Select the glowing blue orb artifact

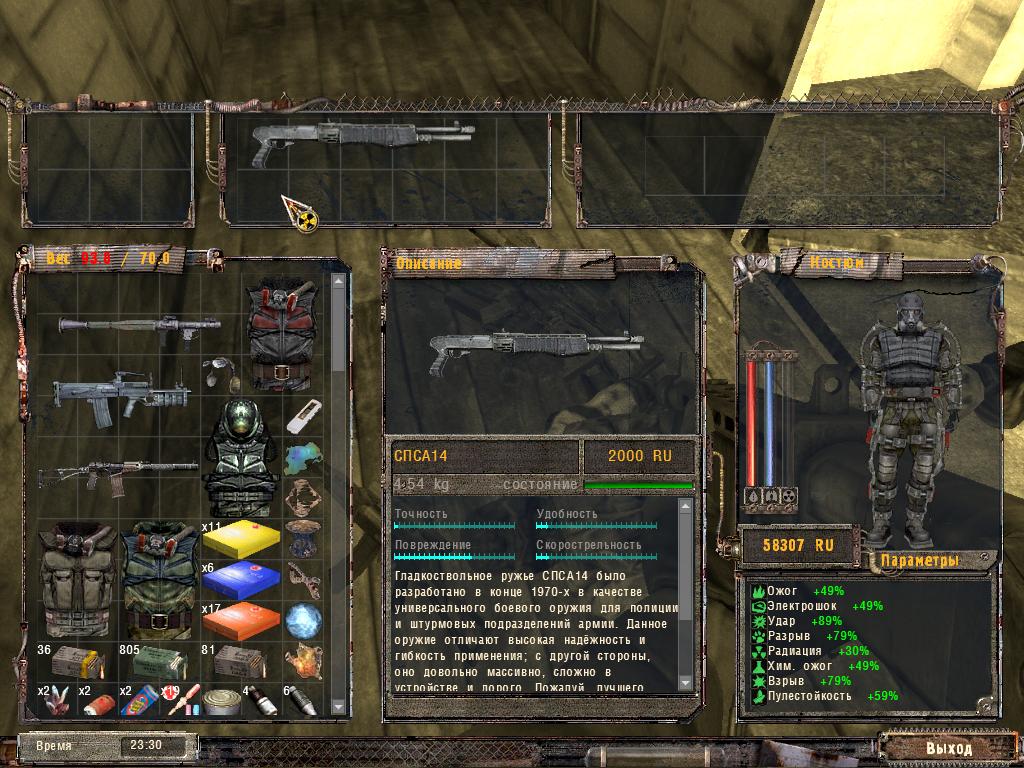[x=302, y=620]
